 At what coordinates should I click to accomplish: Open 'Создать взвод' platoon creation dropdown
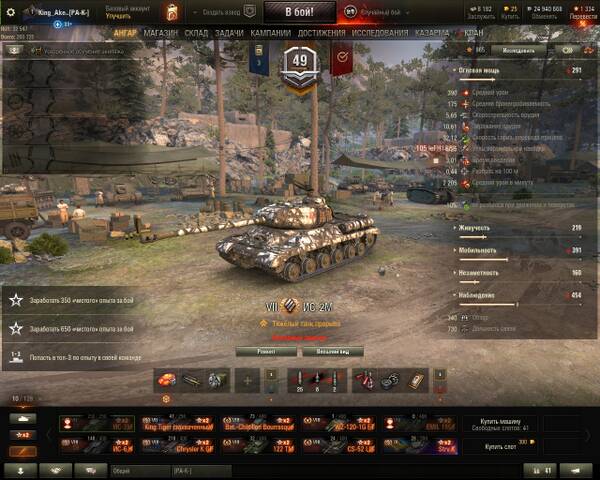227,12
